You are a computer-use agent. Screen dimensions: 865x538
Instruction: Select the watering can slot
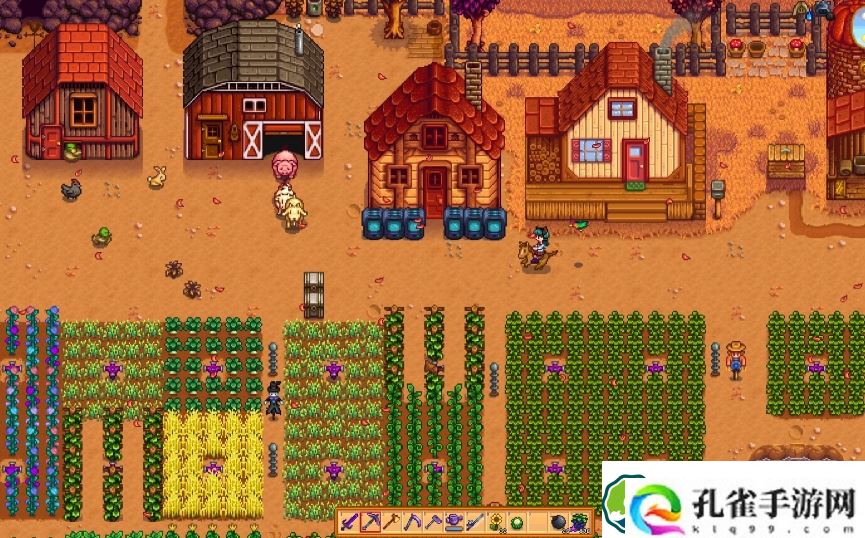coord(454,522)
